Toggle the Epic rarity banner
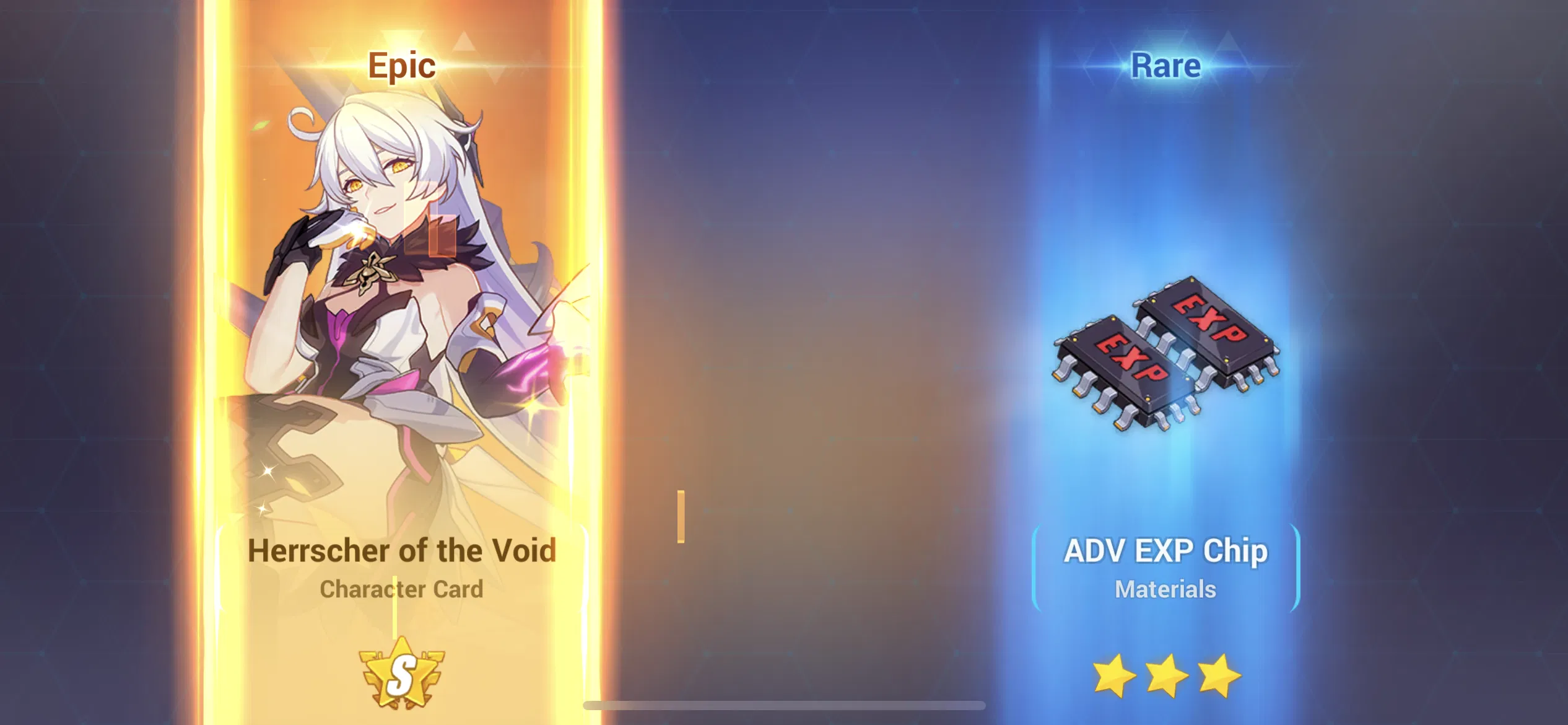Image resolution: width=1568 pixels, height=725 pixels. click(x=401, y=65)
